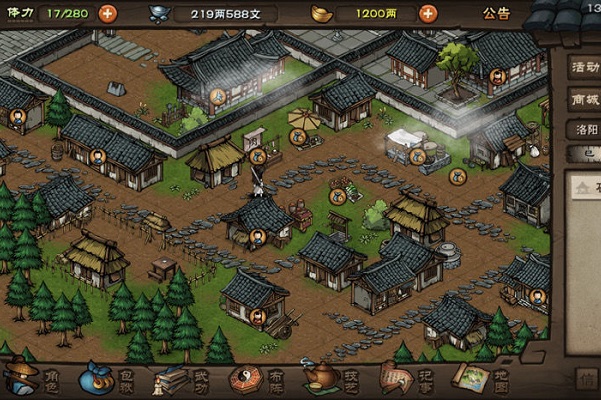View the 记事 journal
The image size is (601, 400).
(x=403, y=378)
